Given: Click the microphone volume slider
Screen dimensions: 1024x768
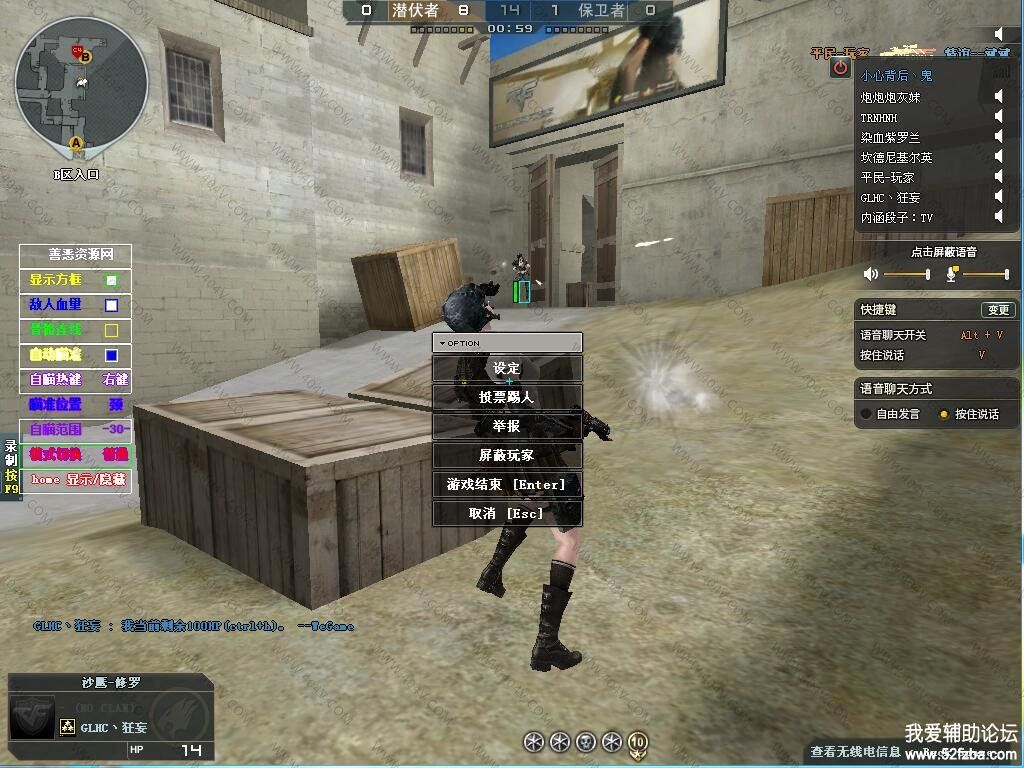Looking at the screenshot, I should tap(985, 274).
